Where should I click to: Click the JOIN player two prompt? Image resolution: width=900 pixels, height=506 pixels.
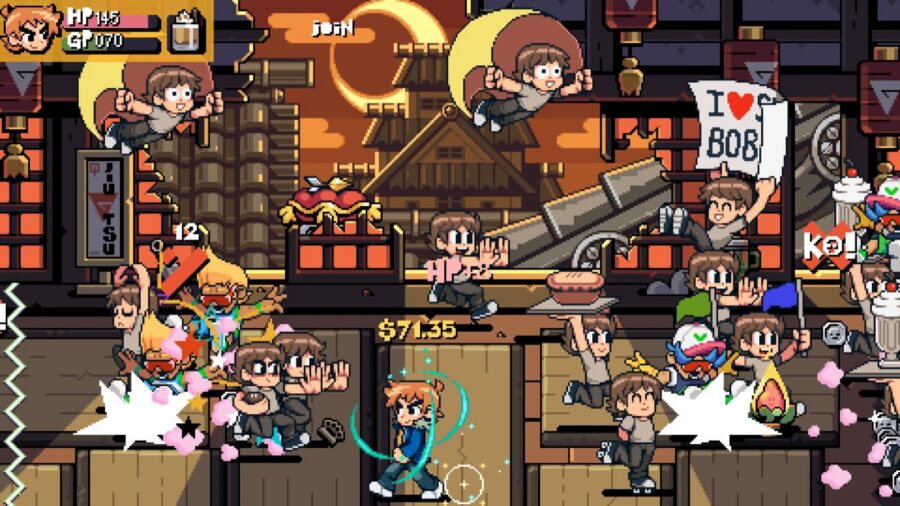point(333,28)
